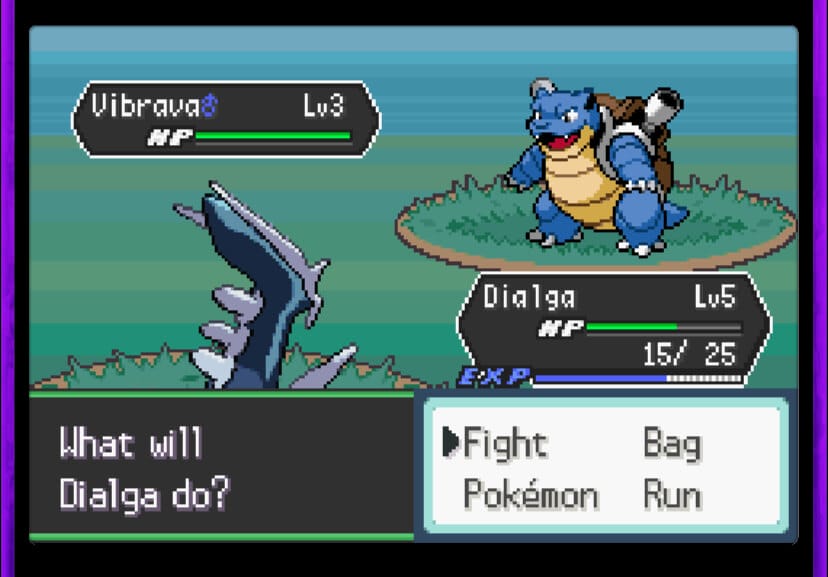
Task: Select Fight in the battle menu
Action: 506,443
